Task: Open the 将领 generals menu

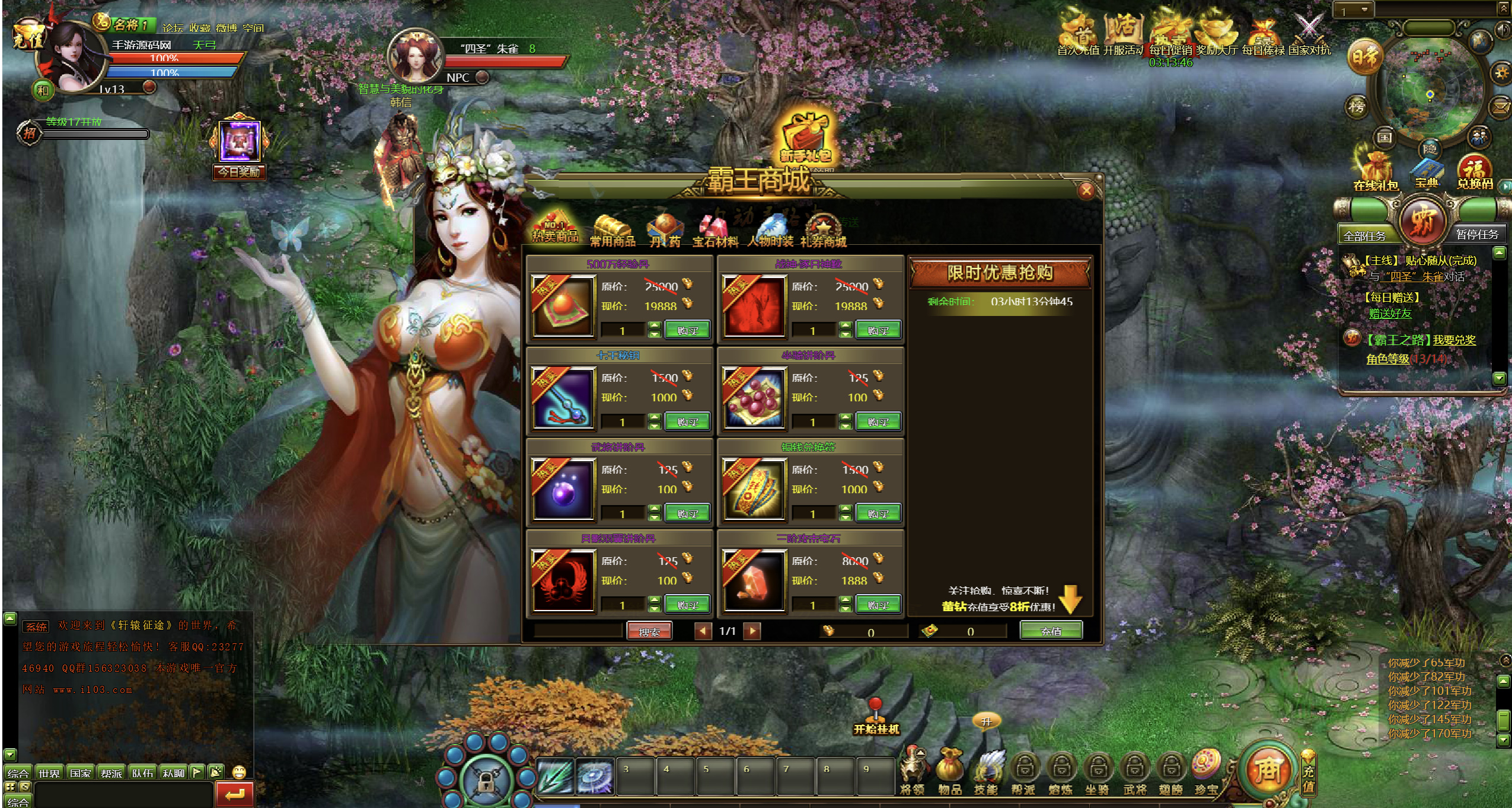Action: (912, 771)
